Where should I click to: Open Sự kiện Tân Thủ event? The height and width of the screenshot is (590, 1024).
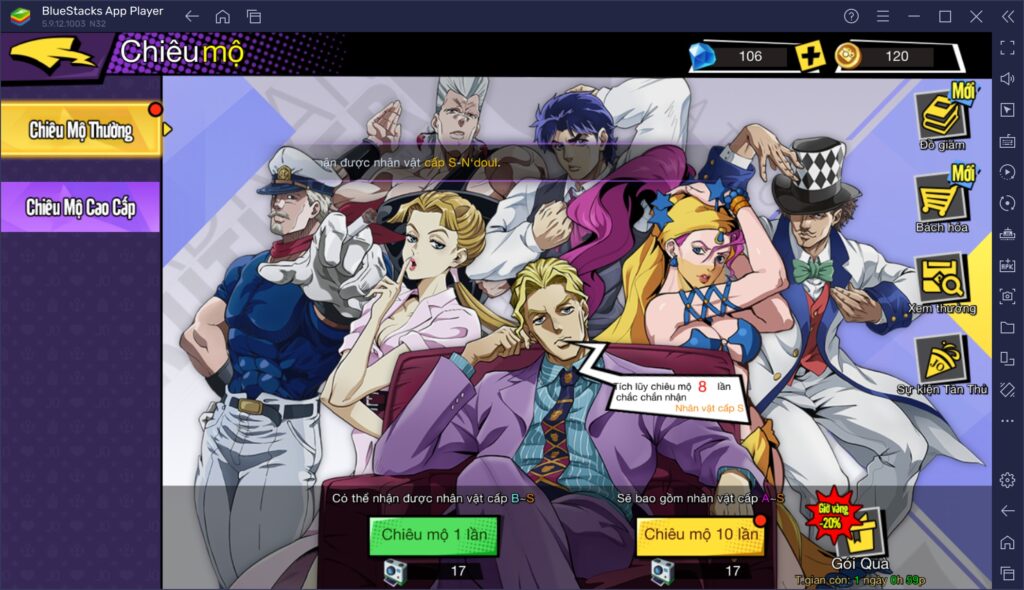tap(942, 360)
